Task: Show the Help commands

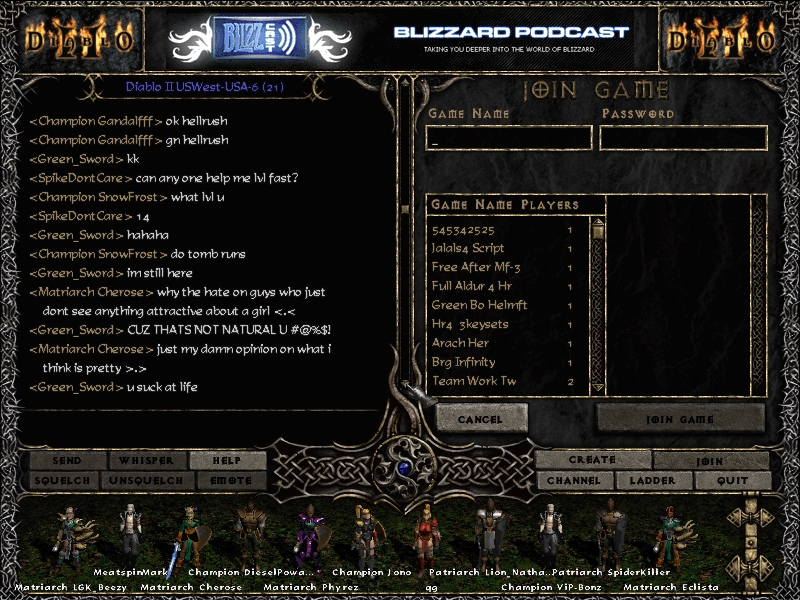Action: 227,461
